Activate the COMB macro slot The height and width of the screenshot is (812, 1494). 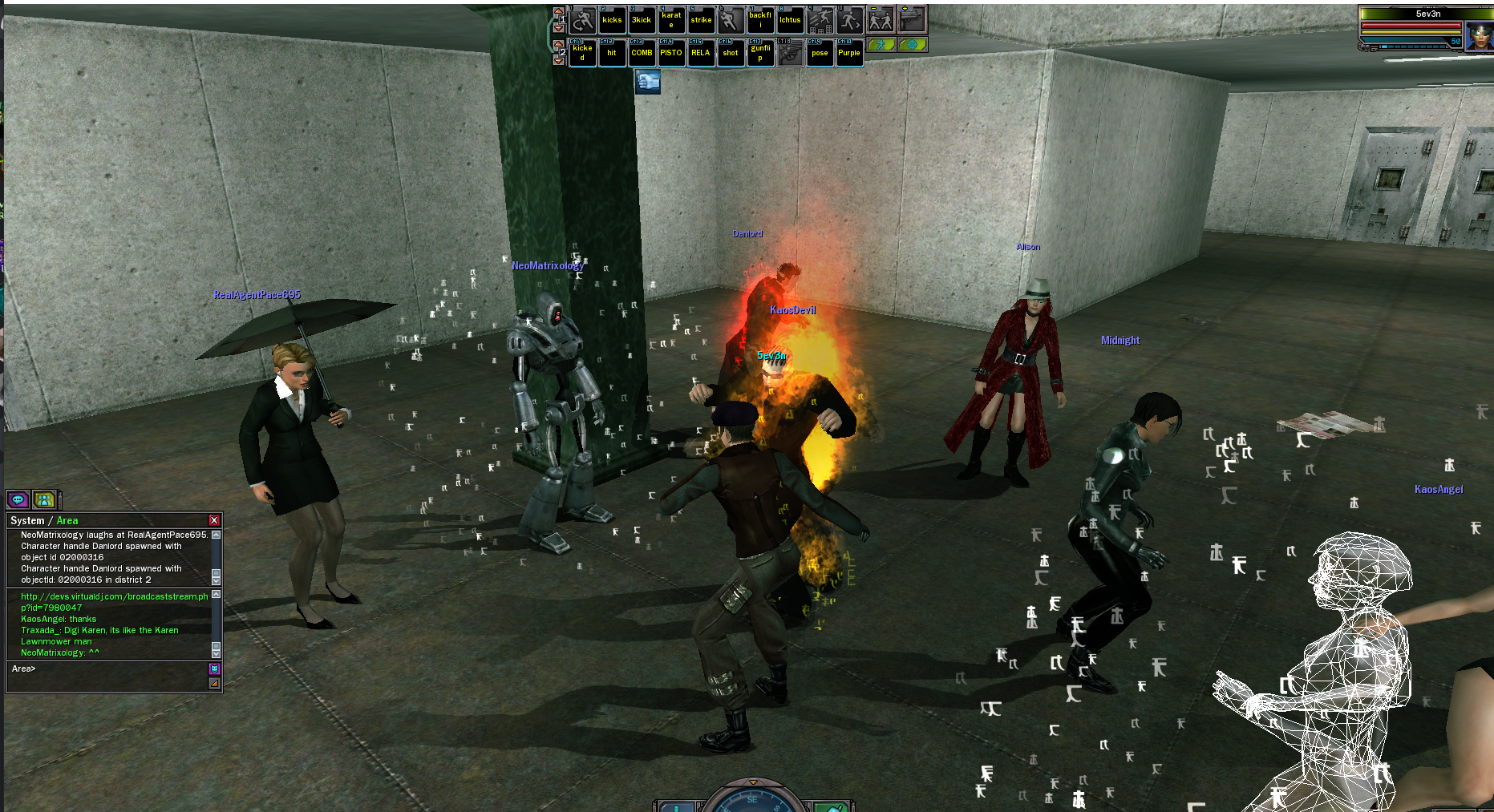tap(642, 53)
